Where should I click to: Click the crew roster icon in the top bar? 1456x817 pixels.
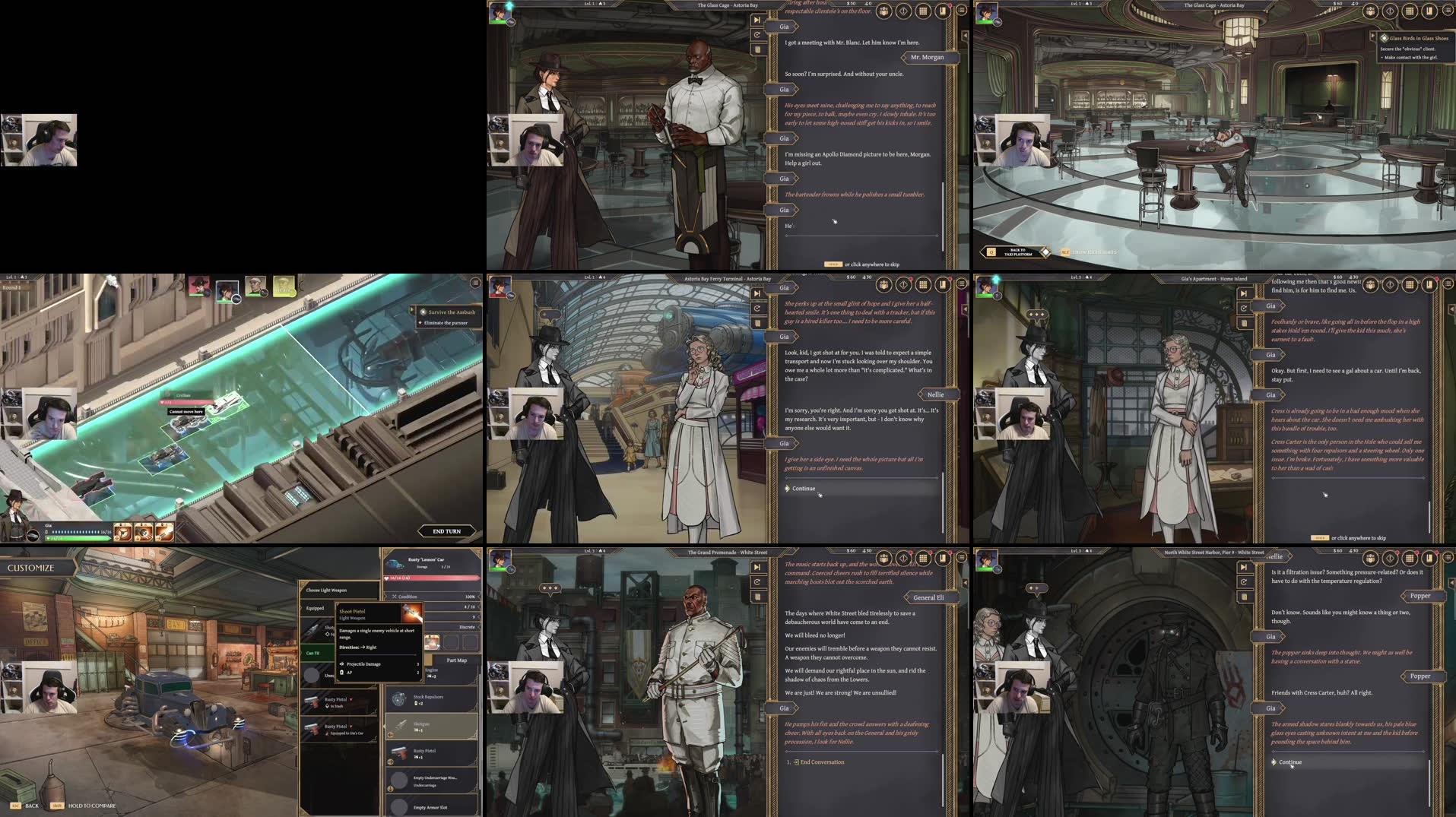pyautogui.click(x=883, y=9)
